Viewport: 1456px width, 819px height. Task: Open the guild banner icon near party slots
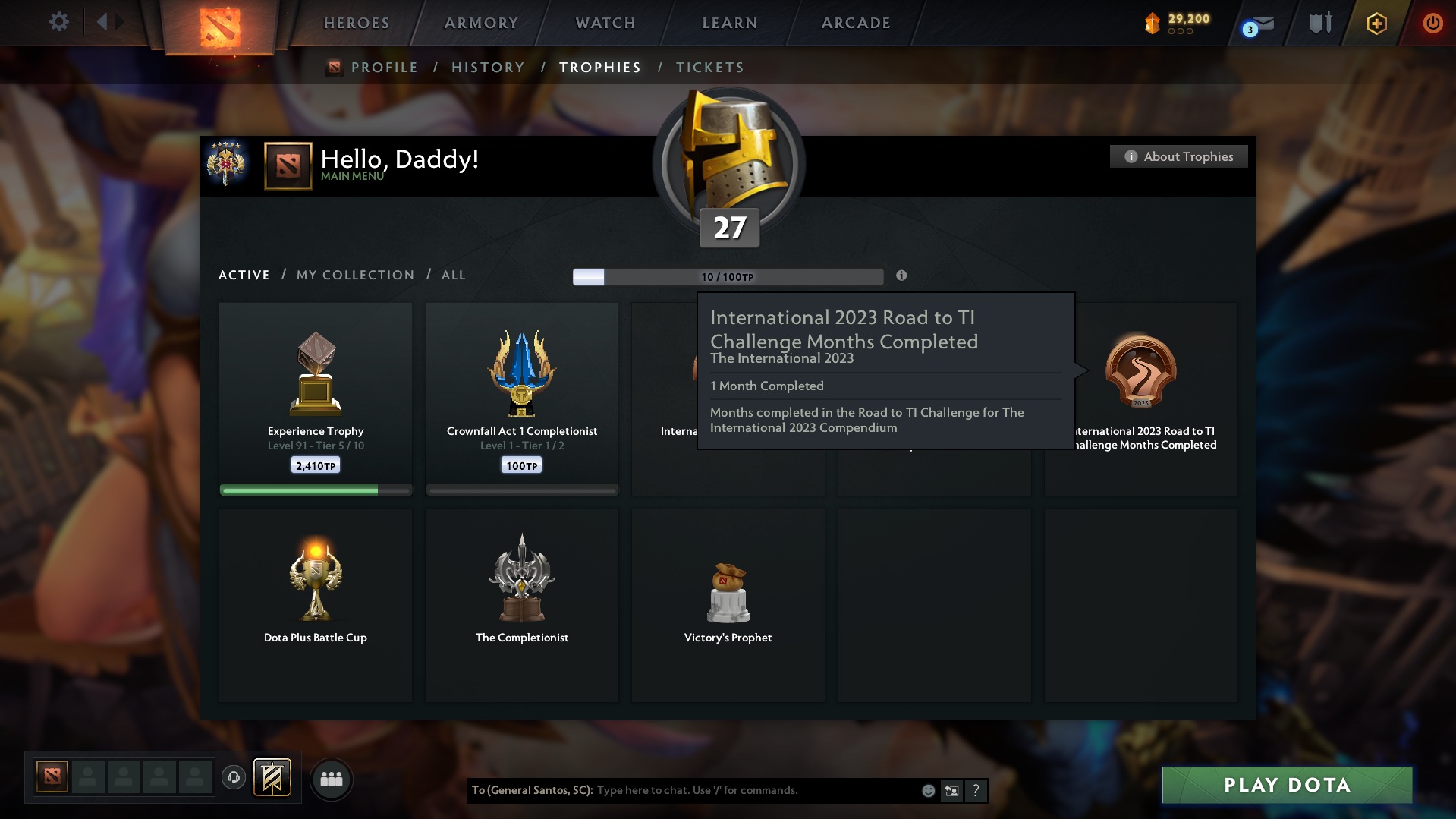coord(273,777)
